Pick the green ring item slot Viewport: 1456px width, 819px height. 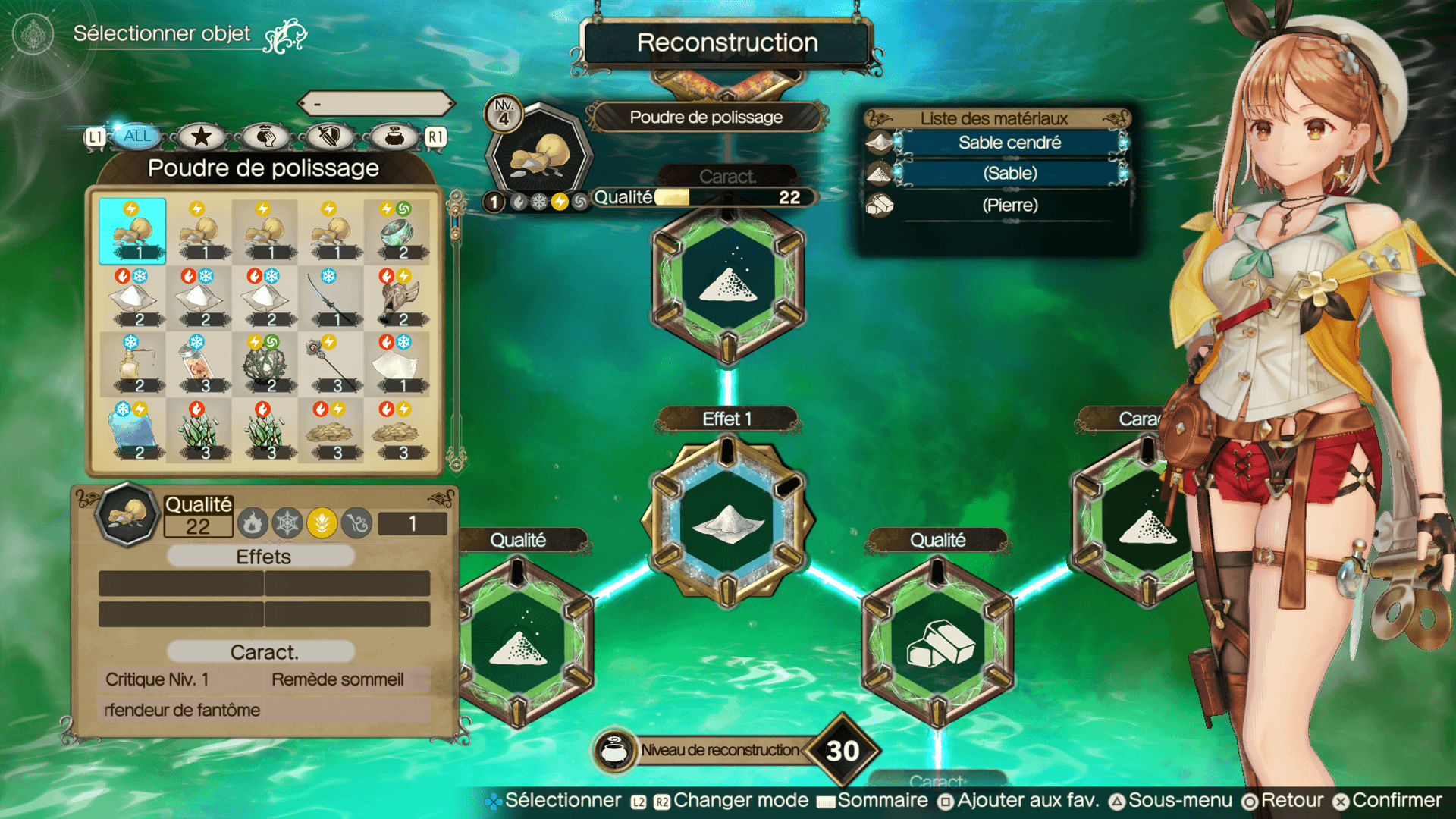tap(397, 231)
